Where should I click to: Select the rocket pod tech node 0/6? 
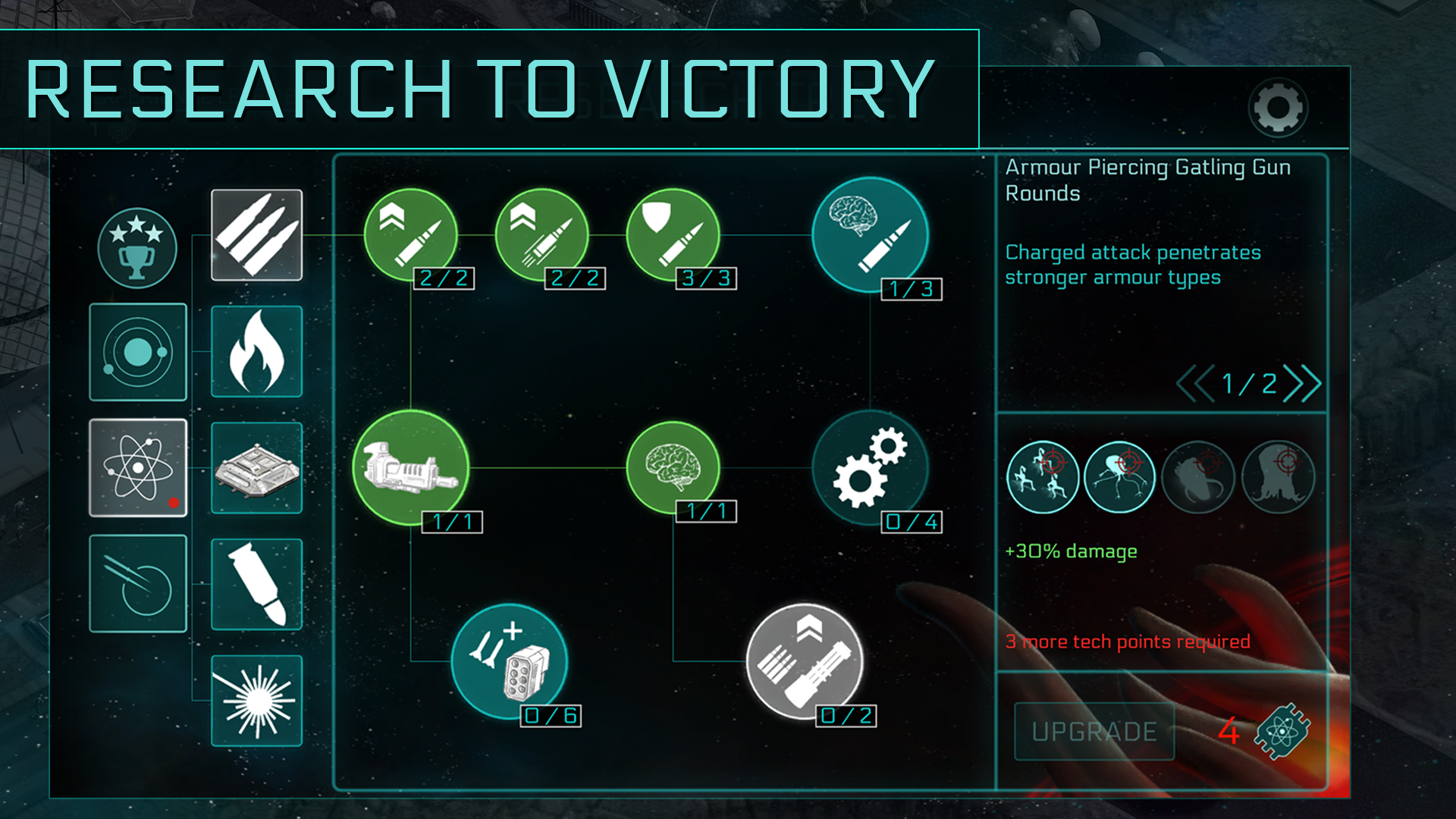click(x=510, y=660)
